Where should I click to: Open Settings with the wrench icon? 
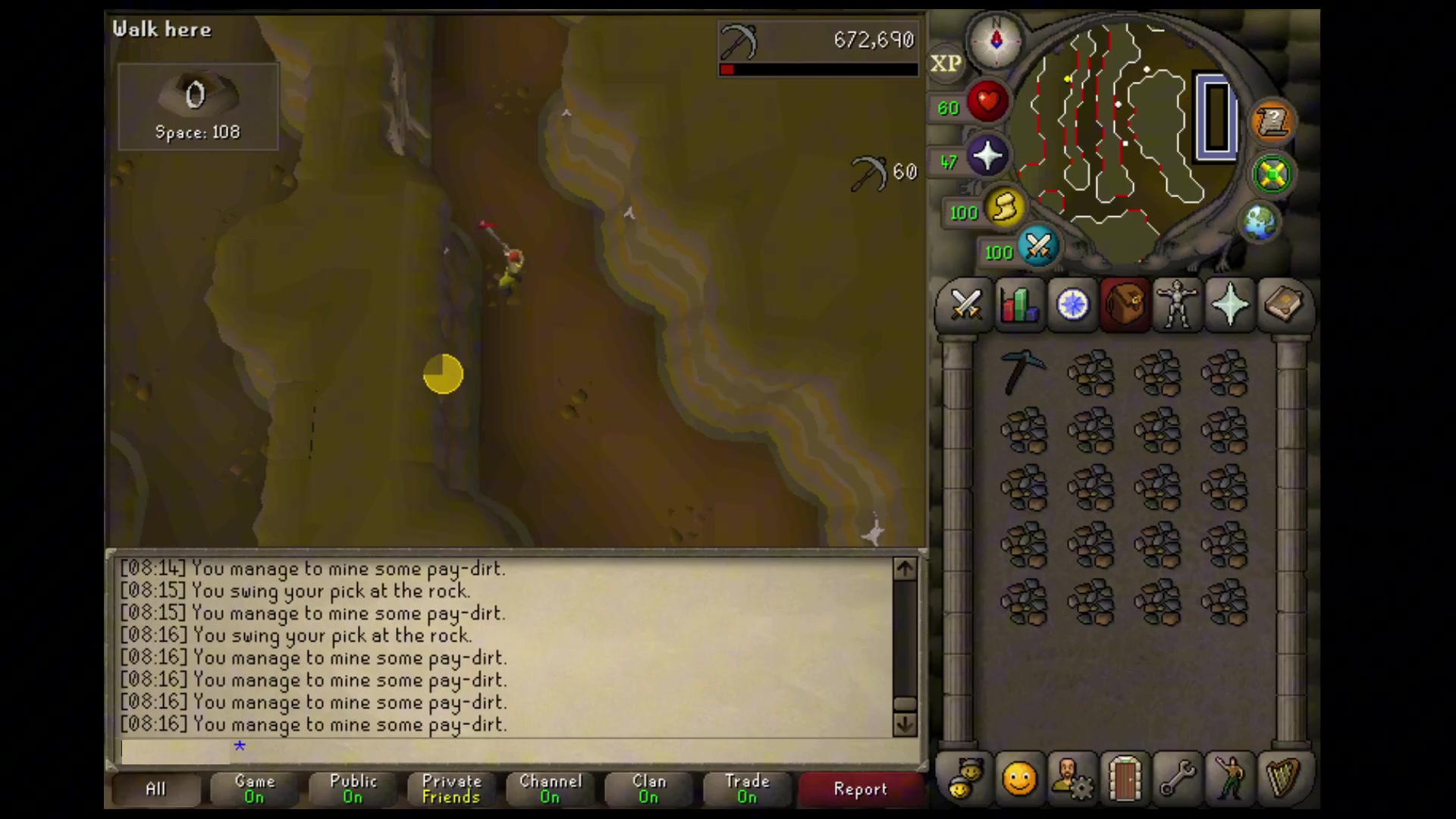point(1177,777)
